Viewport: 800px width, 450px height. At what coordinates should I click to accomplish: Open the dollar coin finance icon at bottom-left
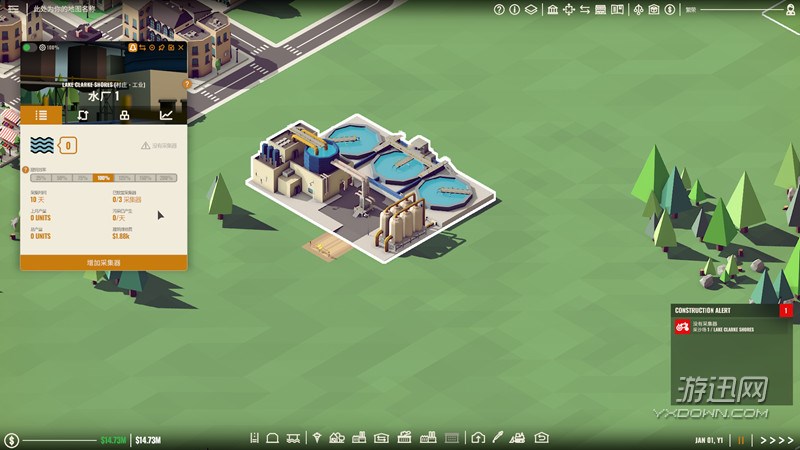pyautogui.click(x=11, y=440)
